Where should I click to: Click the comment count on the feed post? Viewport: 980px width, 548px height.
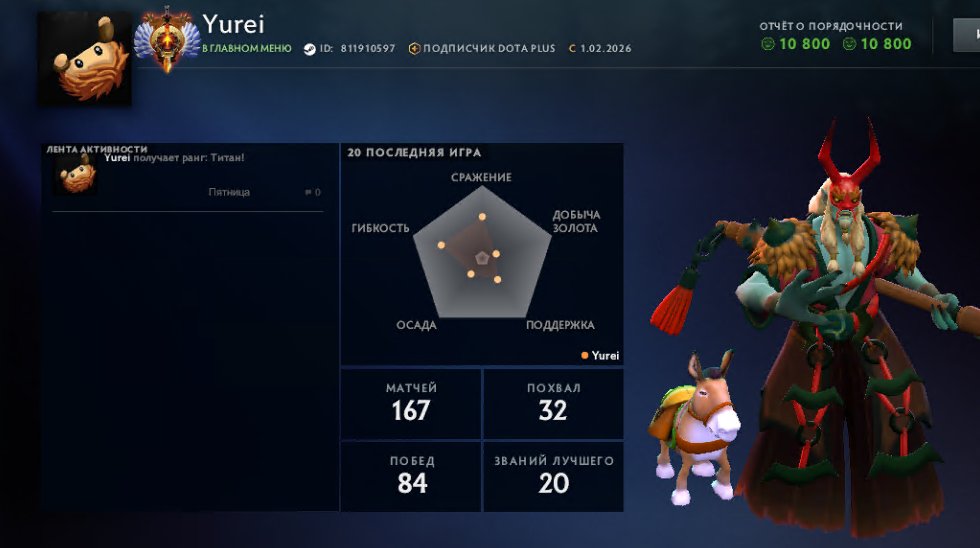click(312, 192)
